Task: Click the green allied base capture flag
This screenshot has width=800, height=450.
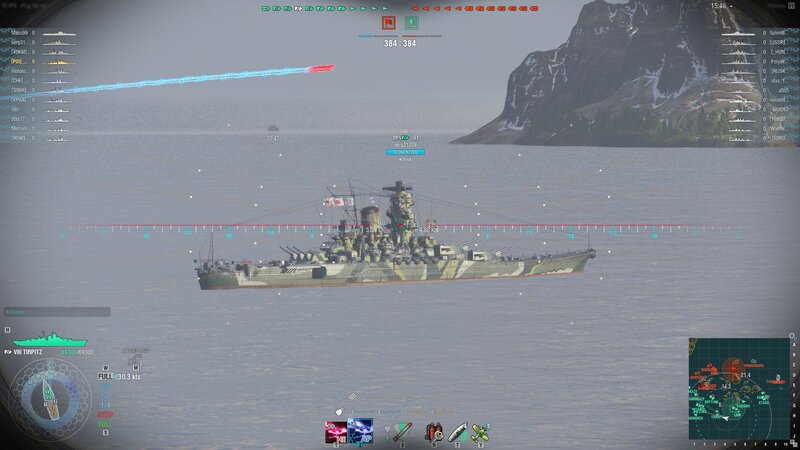Action: [412, 22]
